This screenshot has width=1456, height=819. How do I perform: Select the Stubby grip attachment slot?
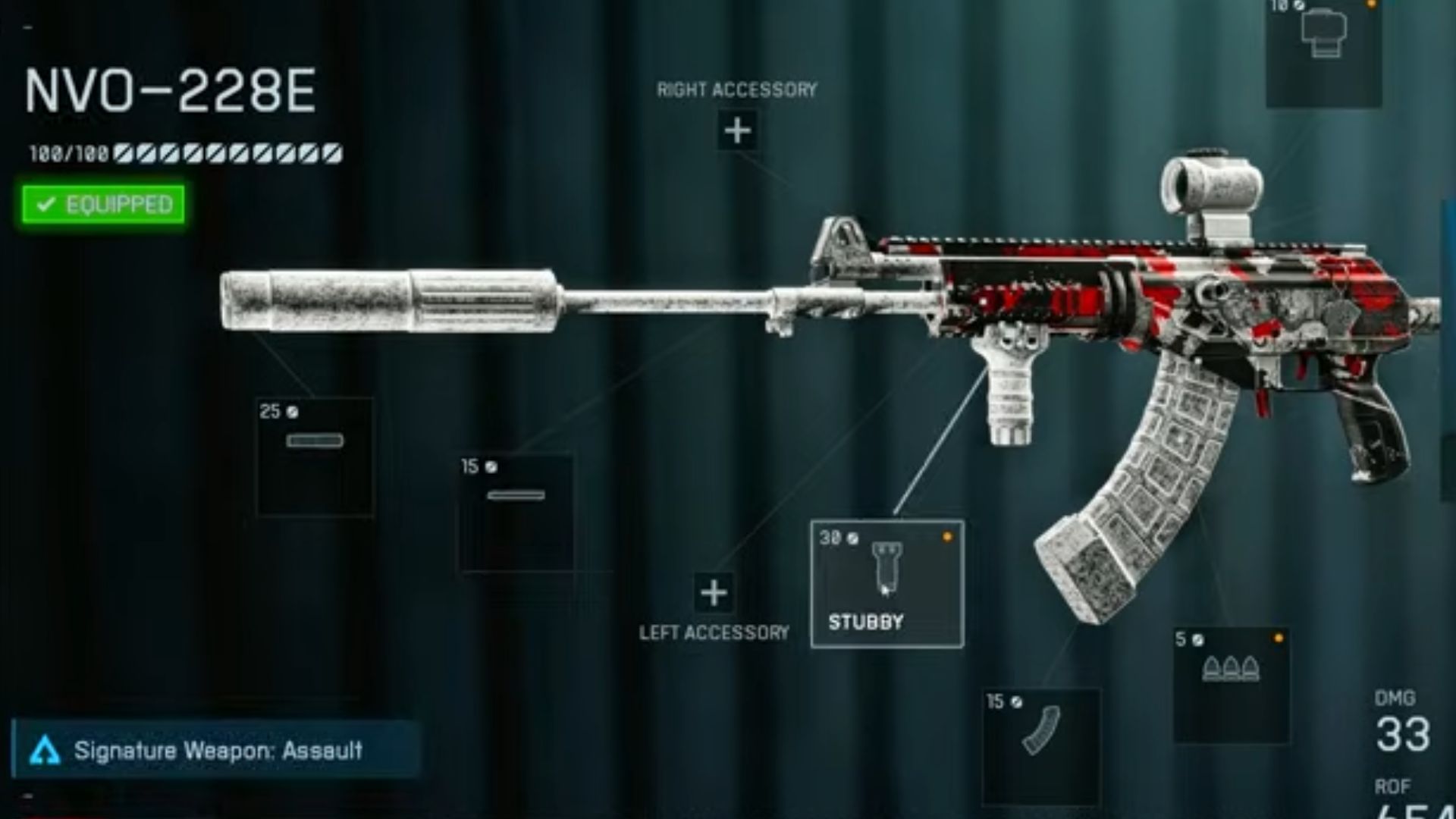(887, 583)
